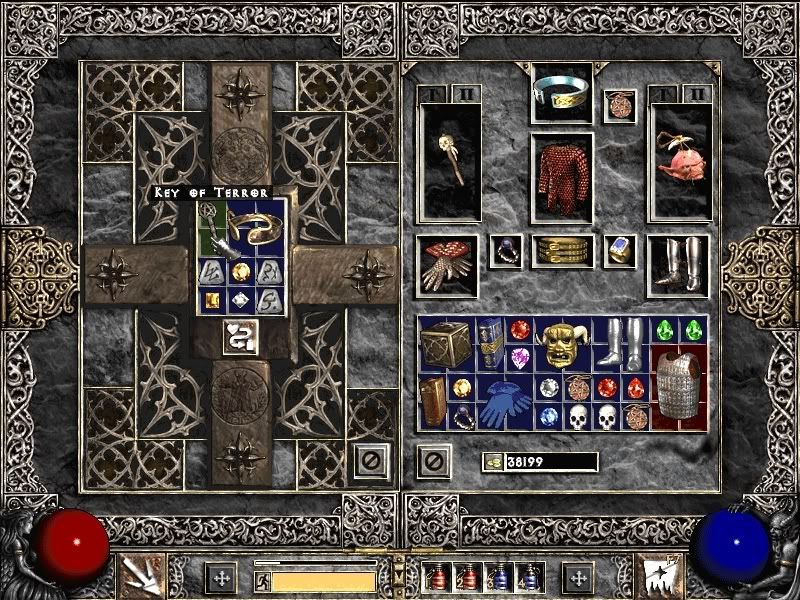Click the gold coins button beside 38199

(x=492, y=462)
